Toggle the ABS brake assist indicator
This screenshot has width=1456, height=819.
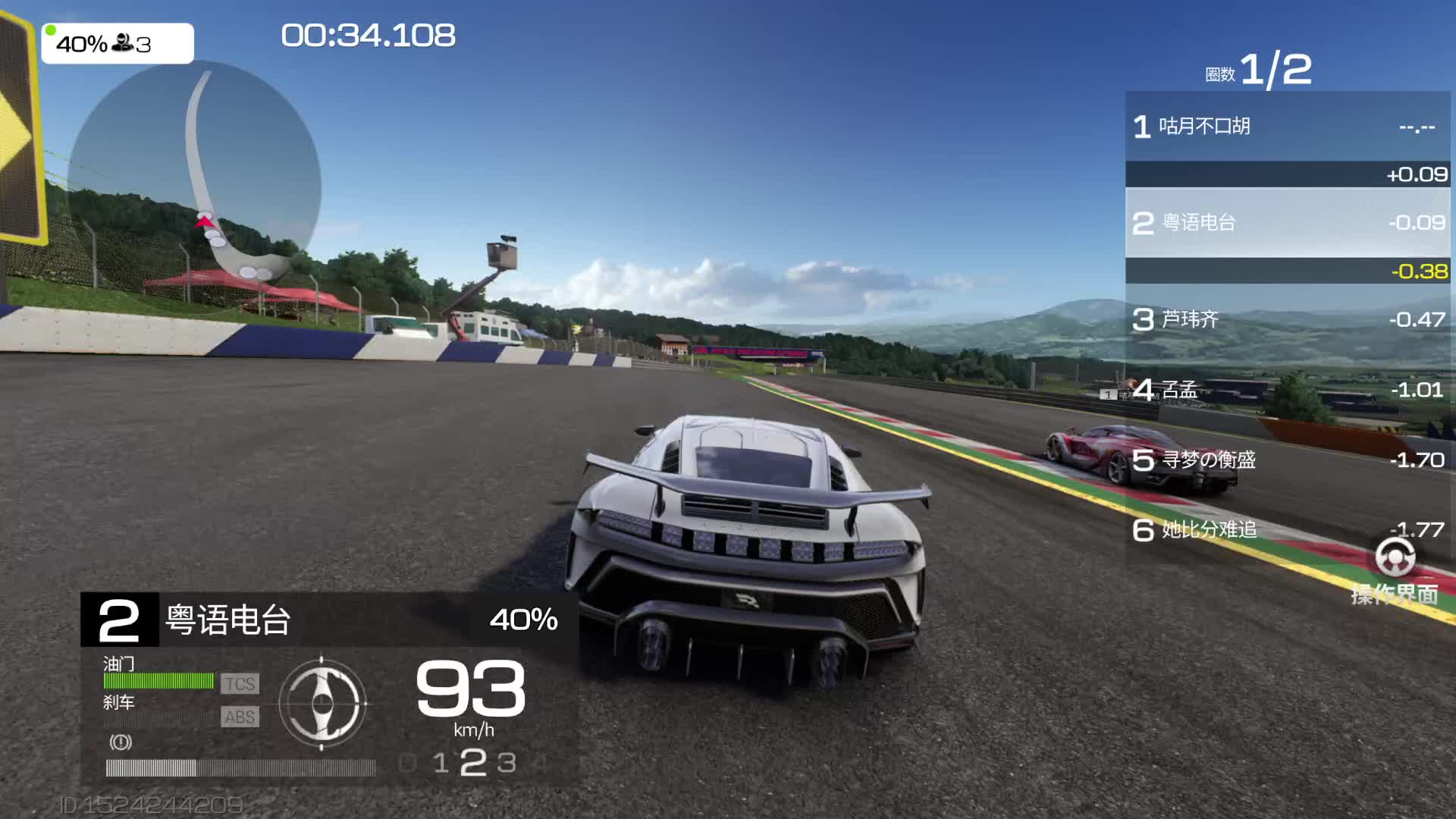pyautogui.click(x=240, y=717)
